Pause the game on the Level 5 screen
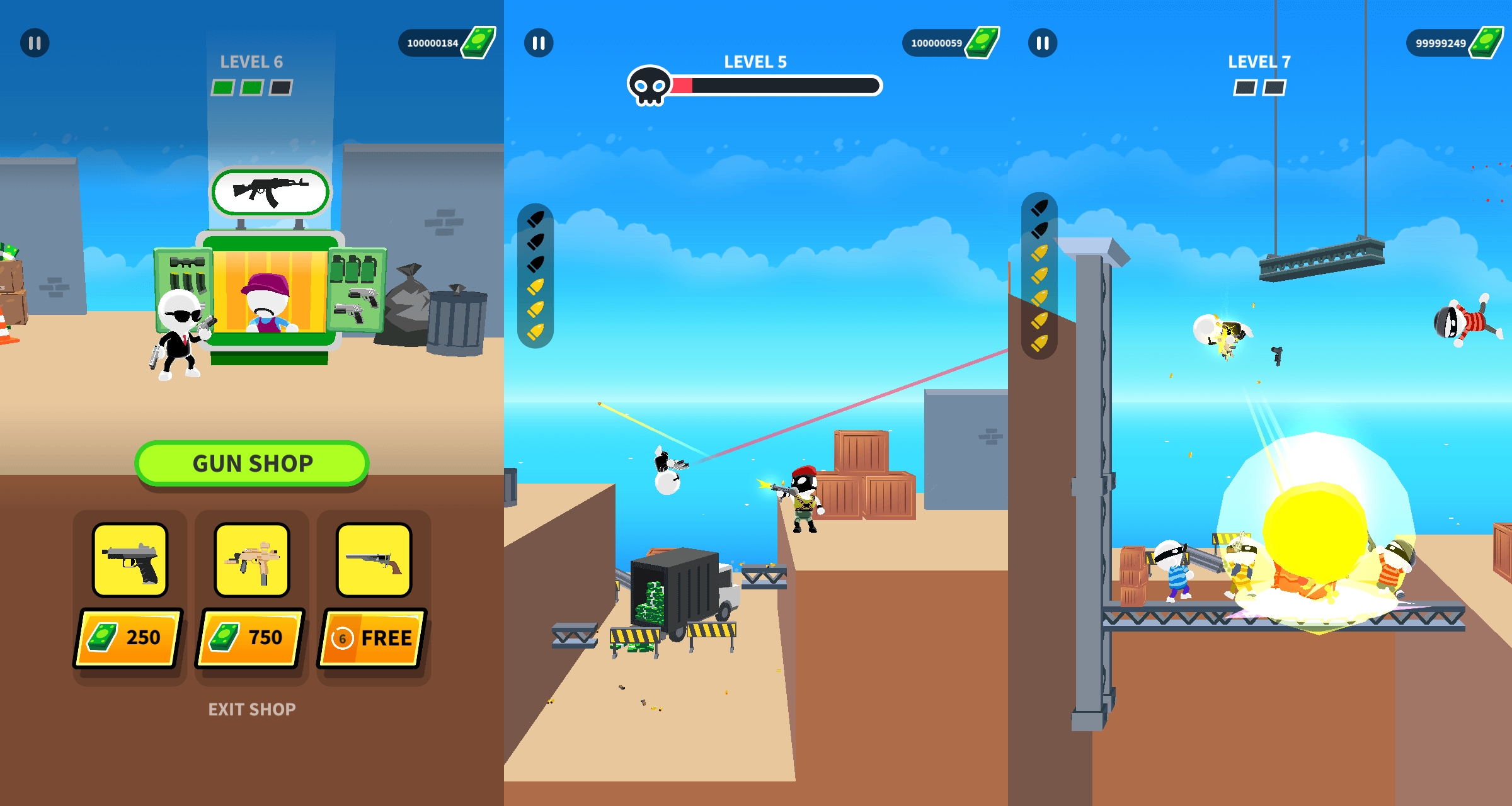The height and width of the screenshot is (806, 1512). point(539,43)
